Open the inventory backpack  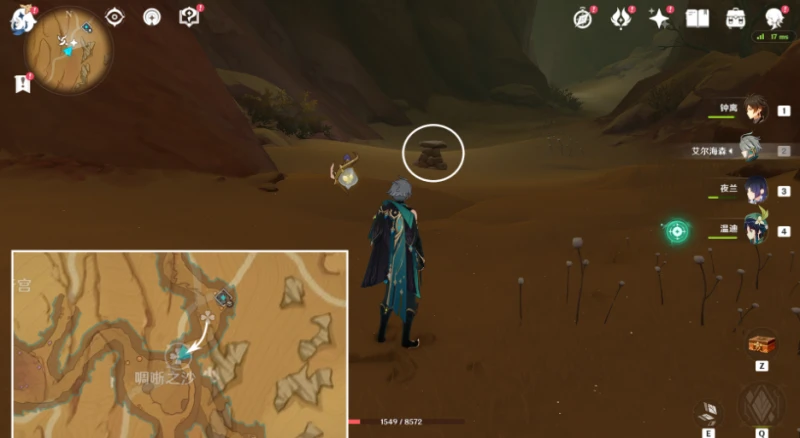pos(736,18)
